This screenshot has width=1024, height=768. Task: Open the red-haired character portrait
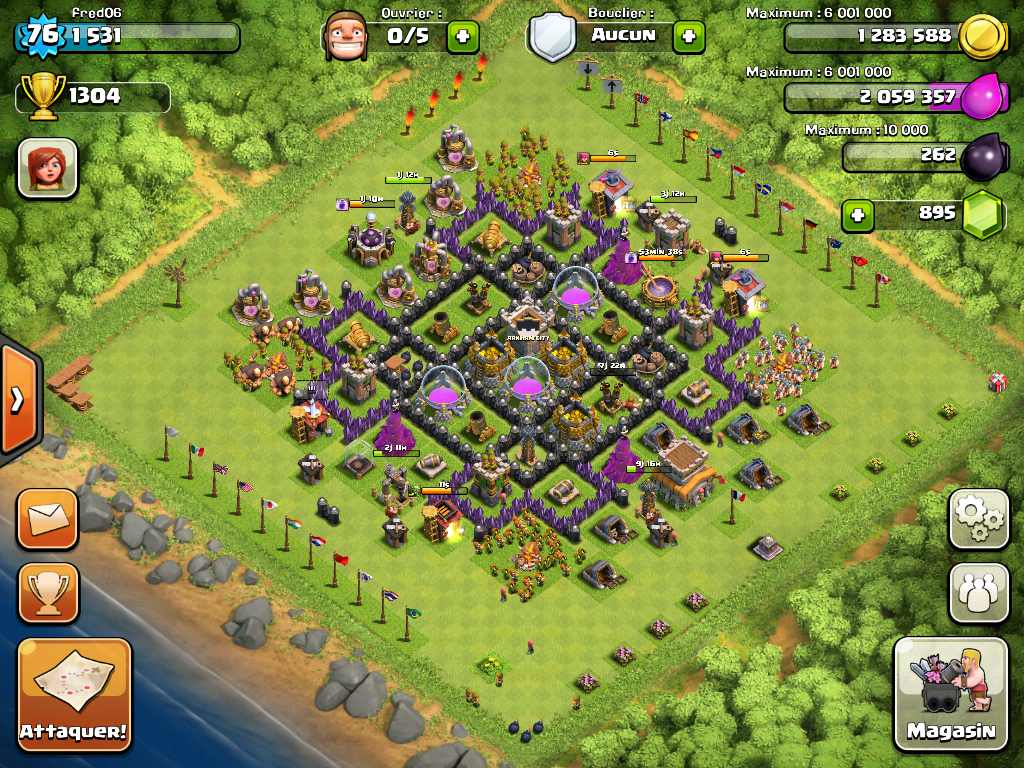[47, 168]
